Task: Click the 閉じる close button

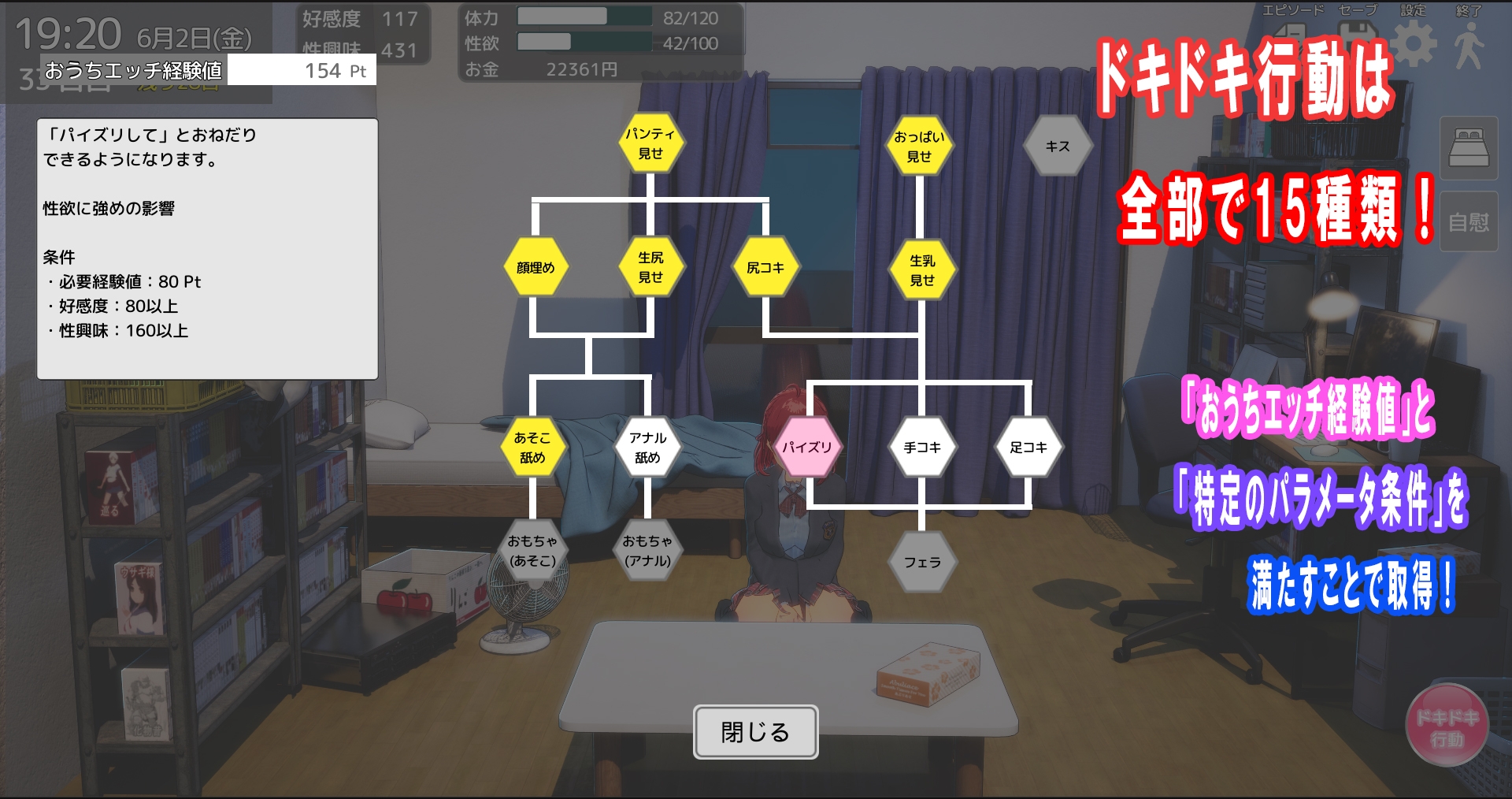Action: pyautogui.click(x=755, y=733)
